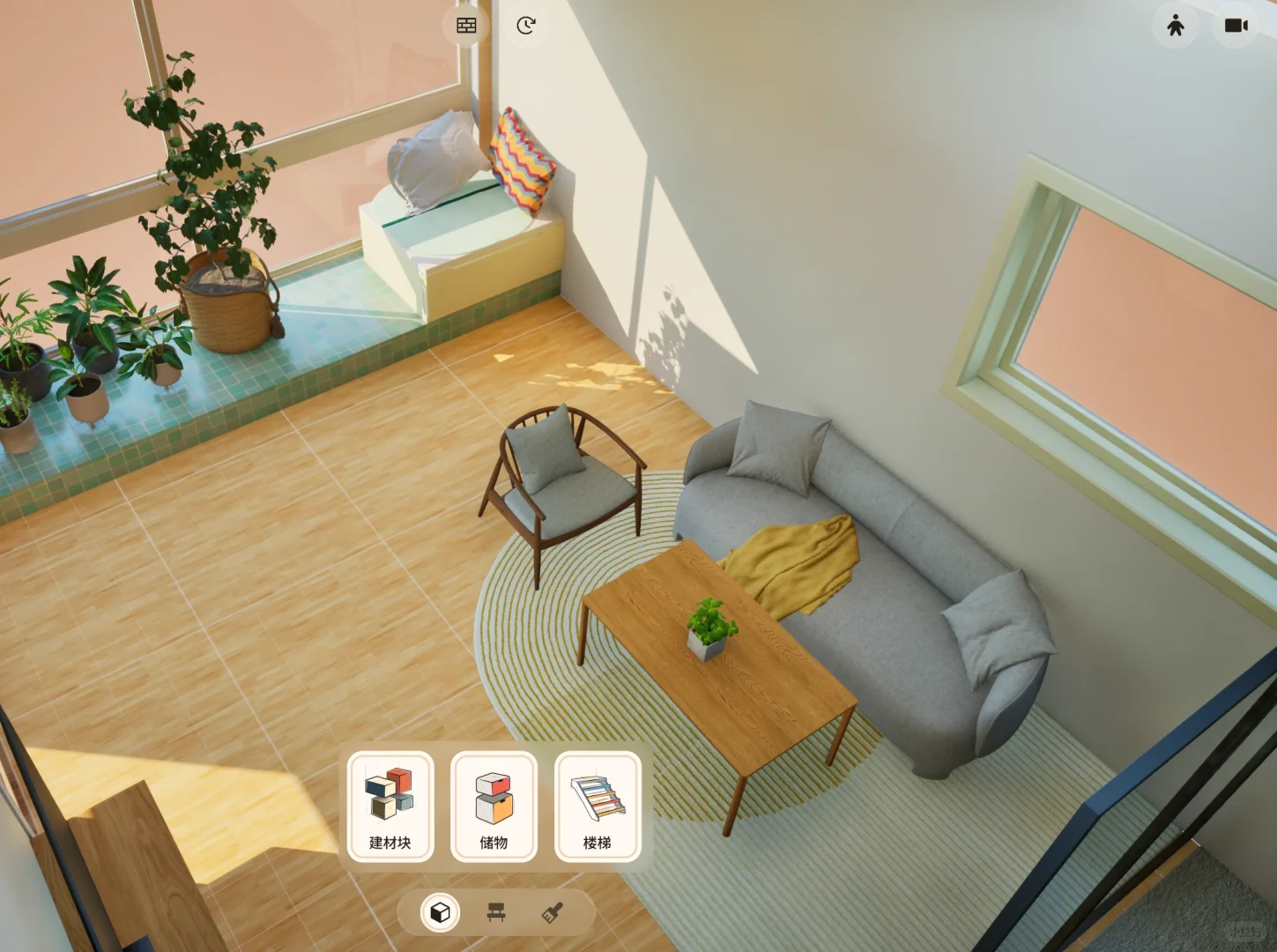Screen dimensions: 1277x952
Task: Open the 楼梯 stairs category
Action: [598, 806]
